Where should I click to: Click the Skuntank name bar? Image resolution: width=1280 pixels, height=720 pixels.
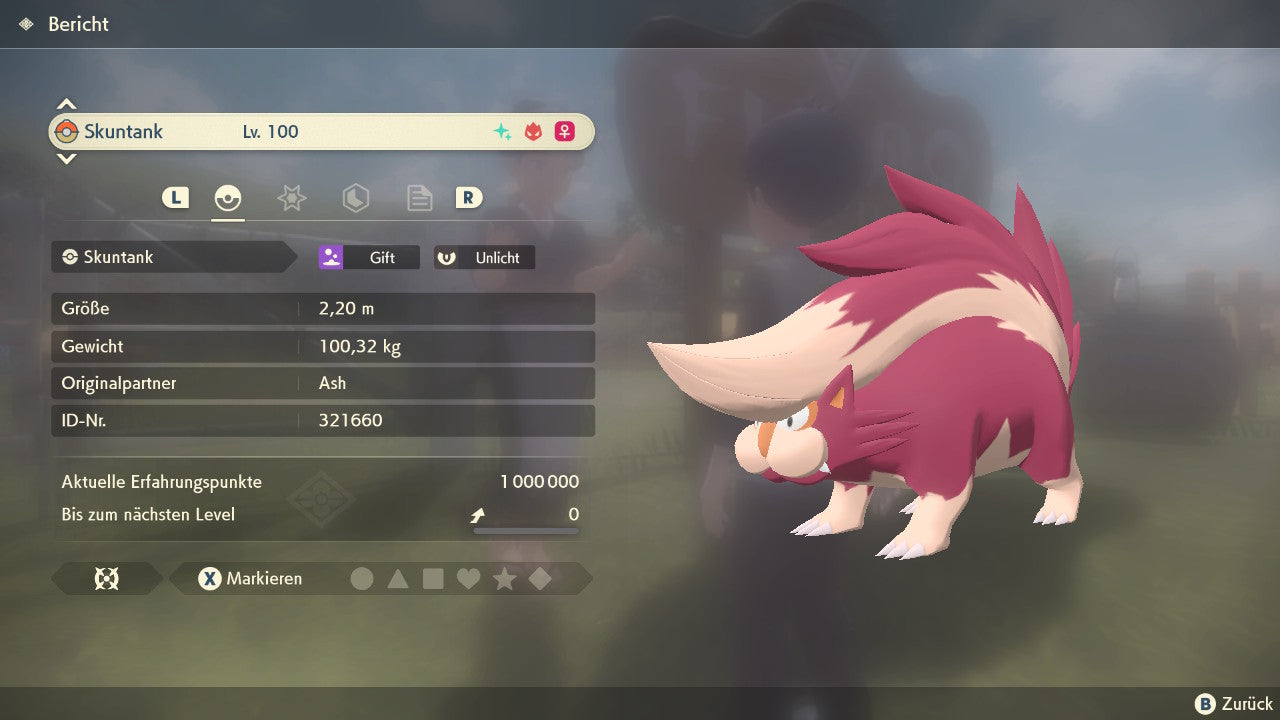click(320, 131)
